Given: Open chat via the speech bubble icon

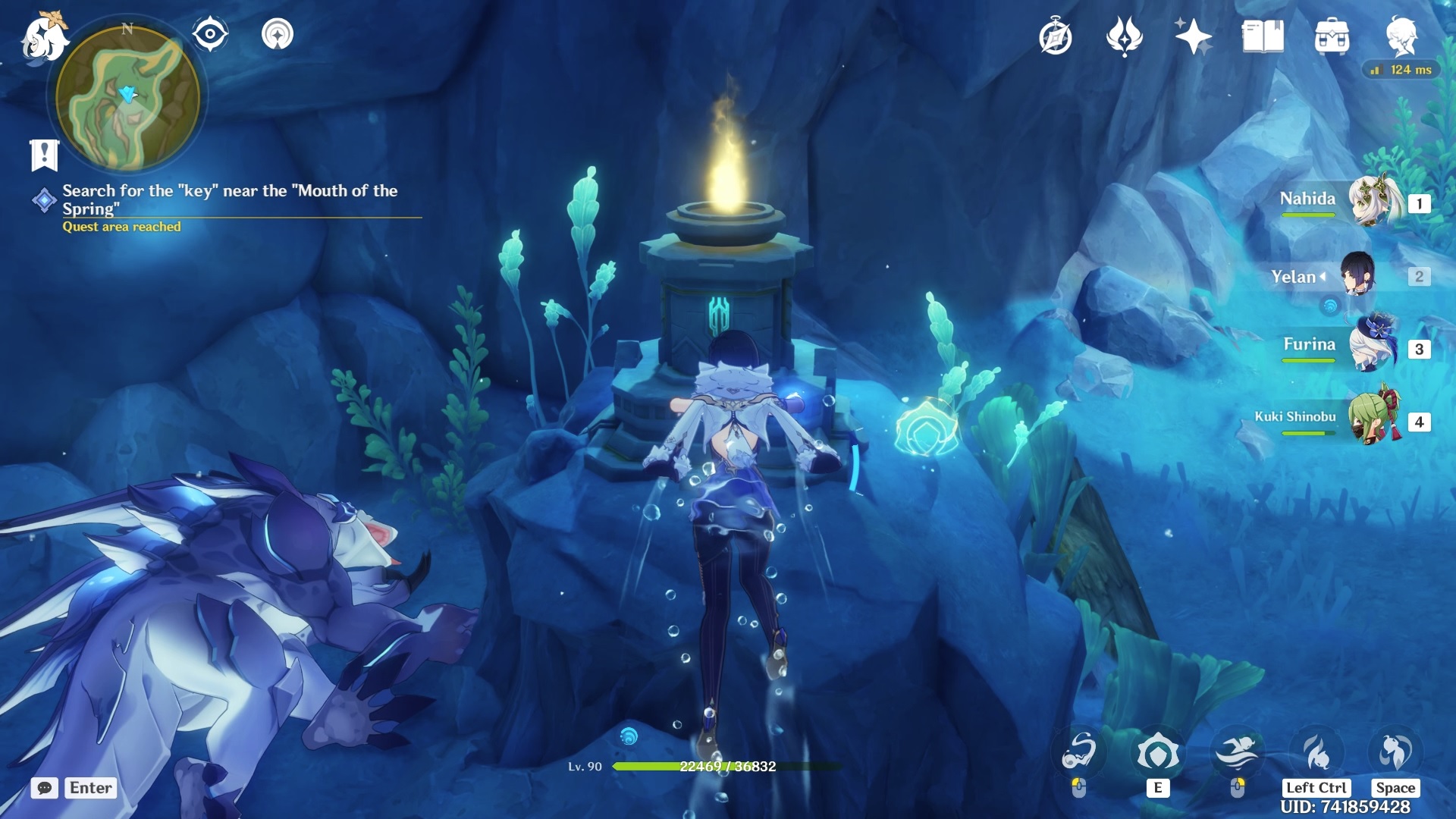Looking at the screenshot, I should (45, 788).
